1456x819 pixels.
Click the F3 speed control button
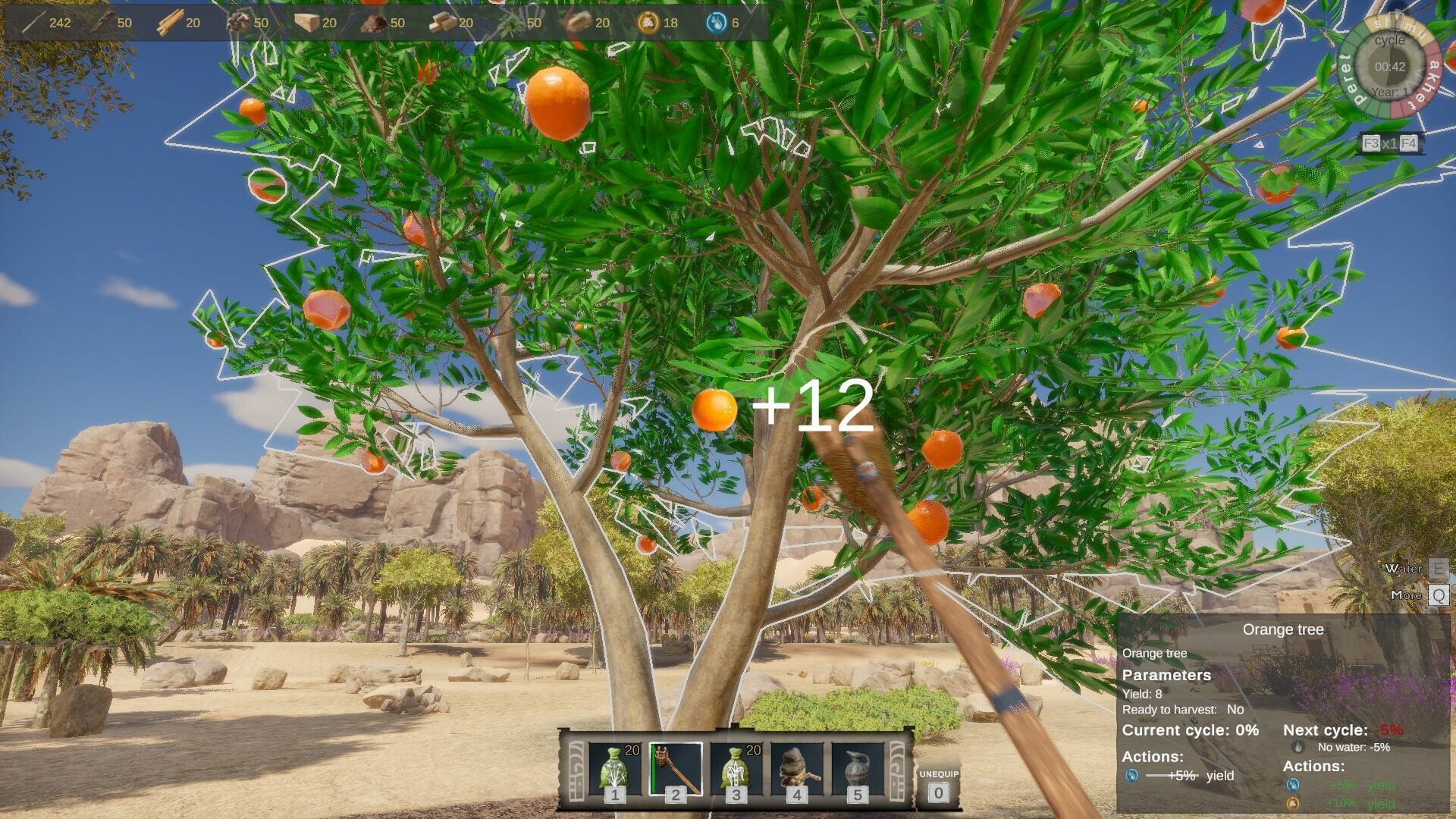(1370, 142)
